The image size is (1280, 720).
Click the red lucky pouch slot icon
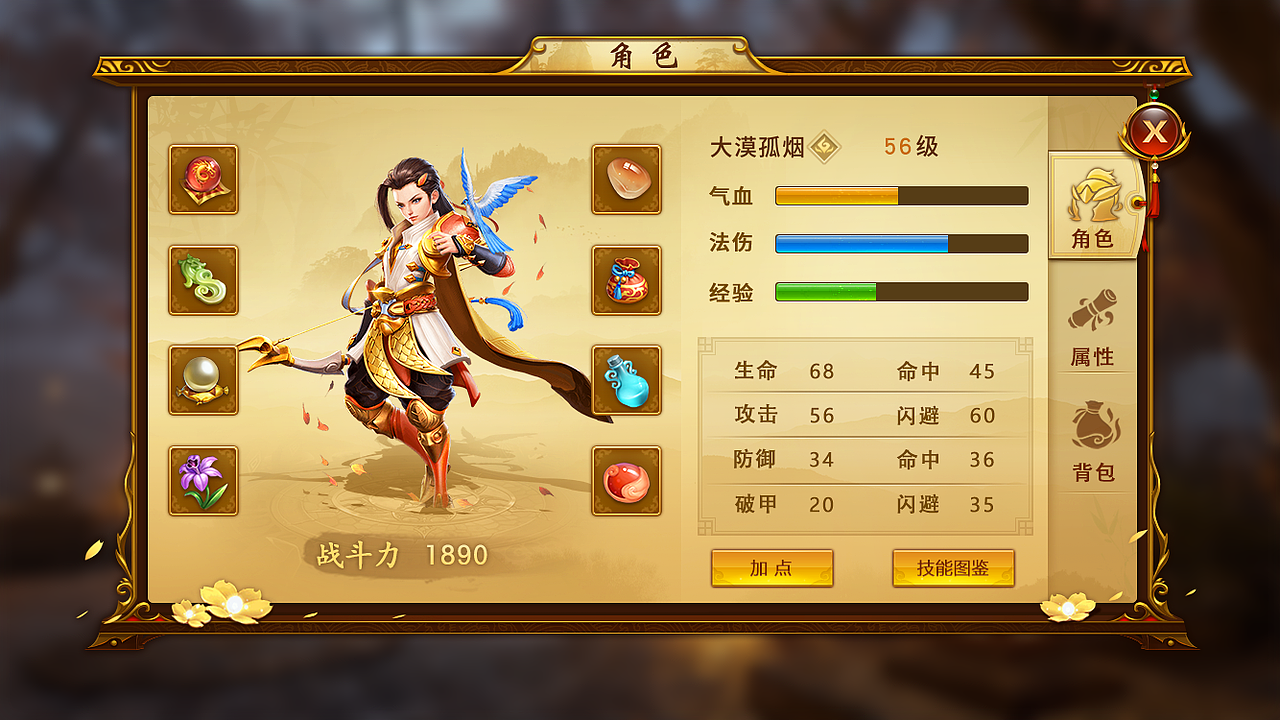click(x=626, y=281)
